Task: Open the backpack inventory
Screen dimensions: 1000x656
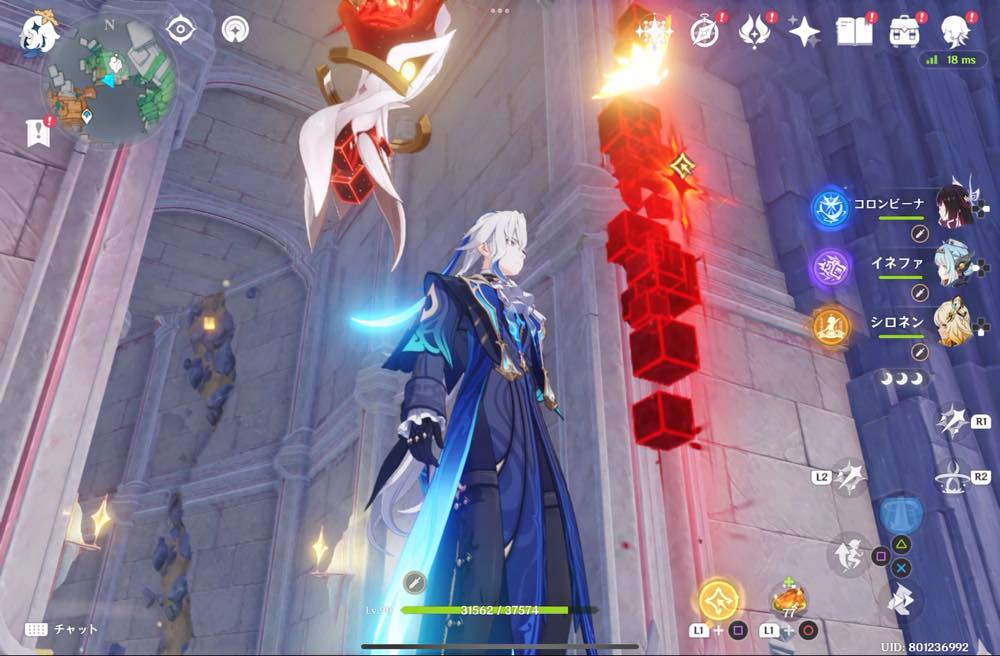Action: 904,31
